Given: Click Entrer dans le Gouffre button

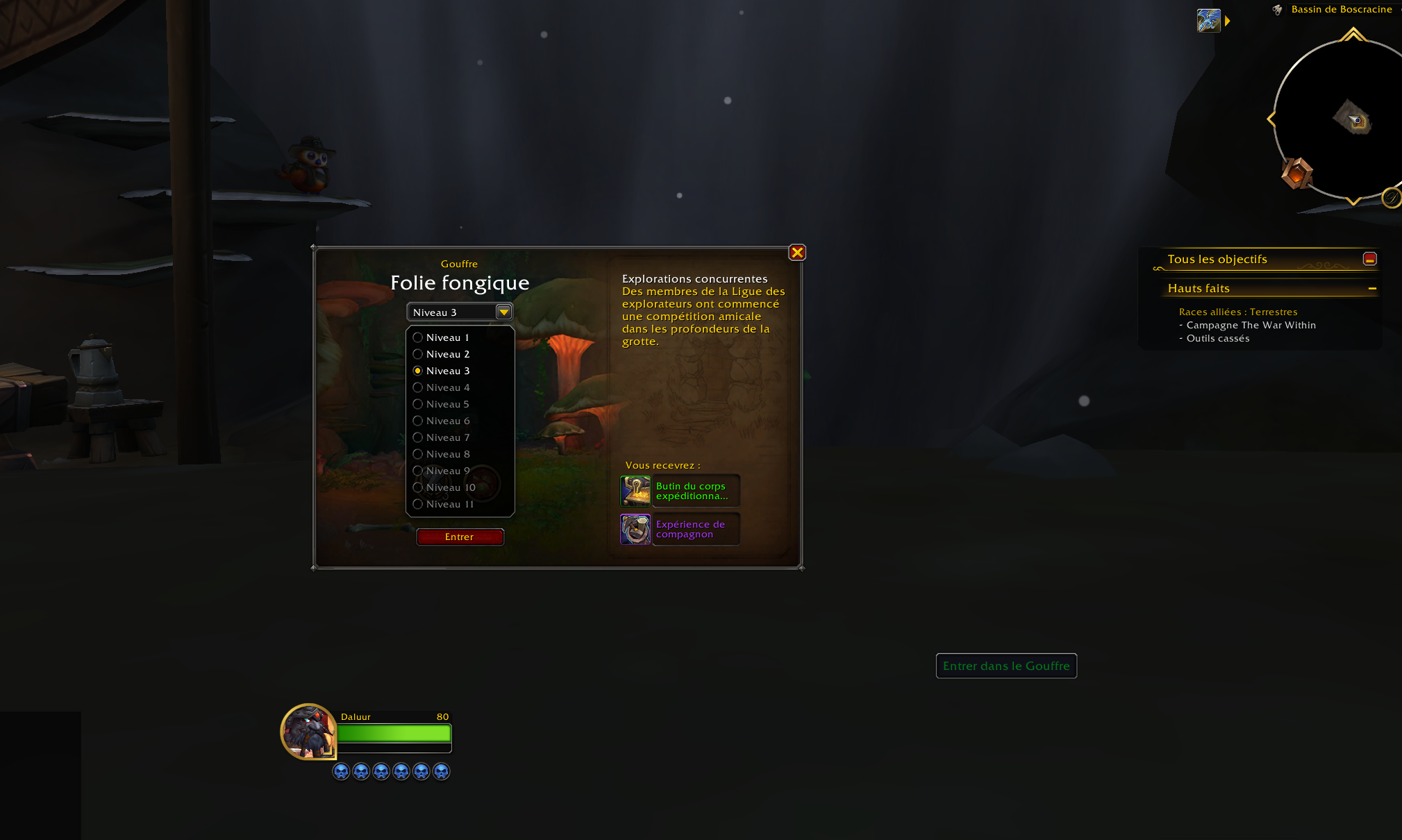Looking at the screenshot, I should click(x=1006, y=666).
